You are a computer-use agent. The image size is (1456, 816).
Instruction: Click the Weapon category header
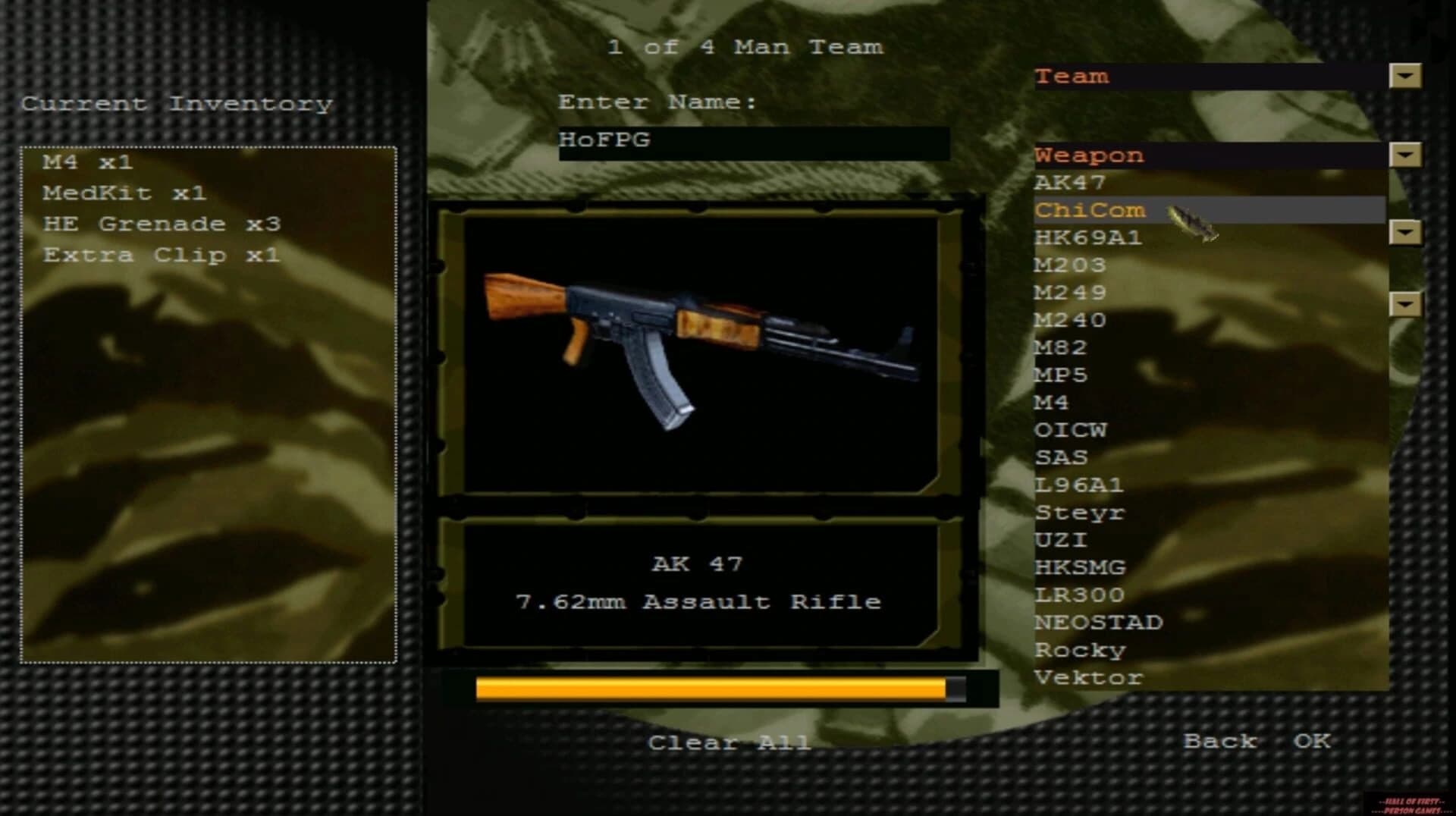[1090, 155]
